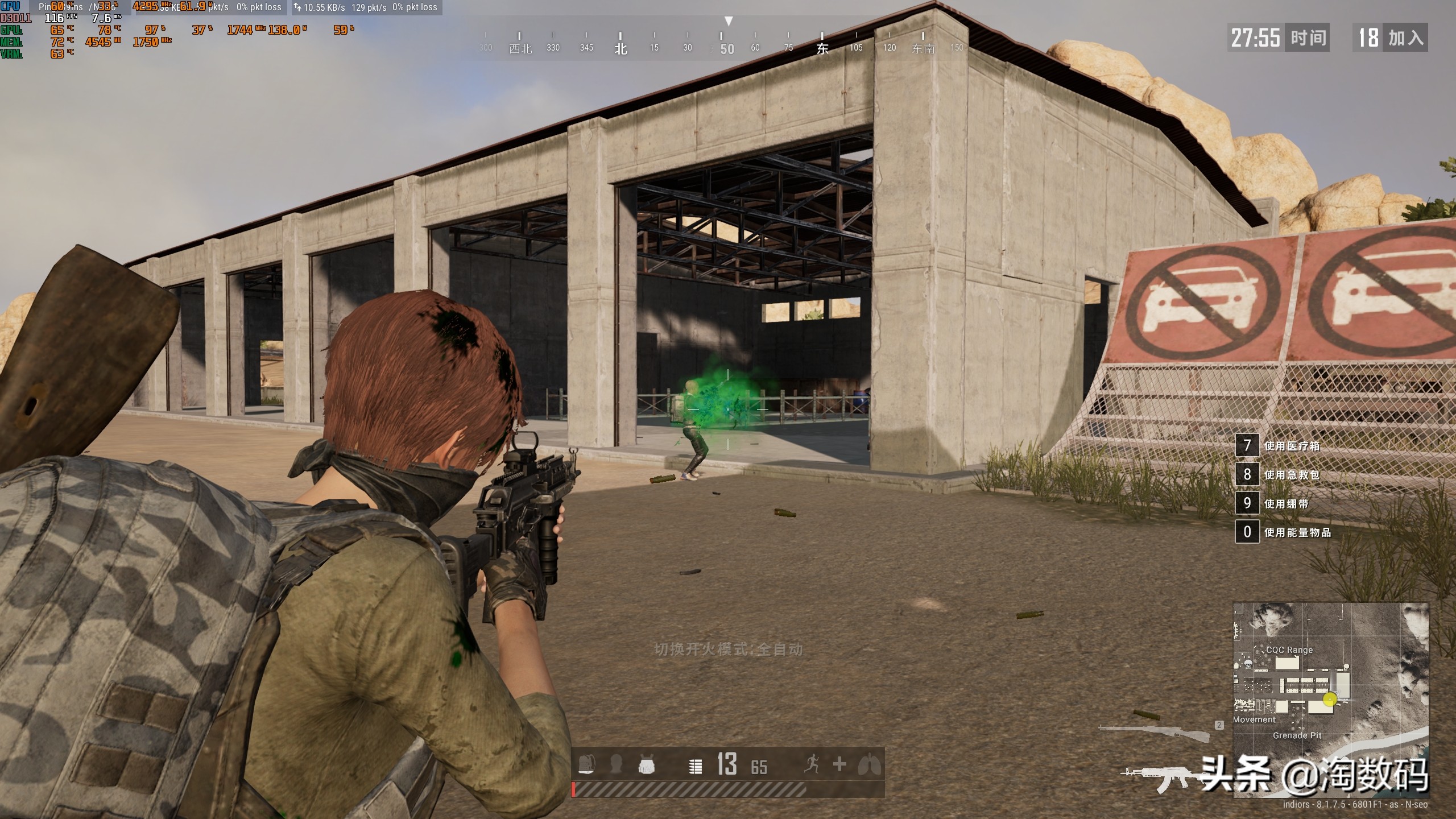Click the lungs breath icon
Viewport: 1456px width, 819px height.
point(870,764)
